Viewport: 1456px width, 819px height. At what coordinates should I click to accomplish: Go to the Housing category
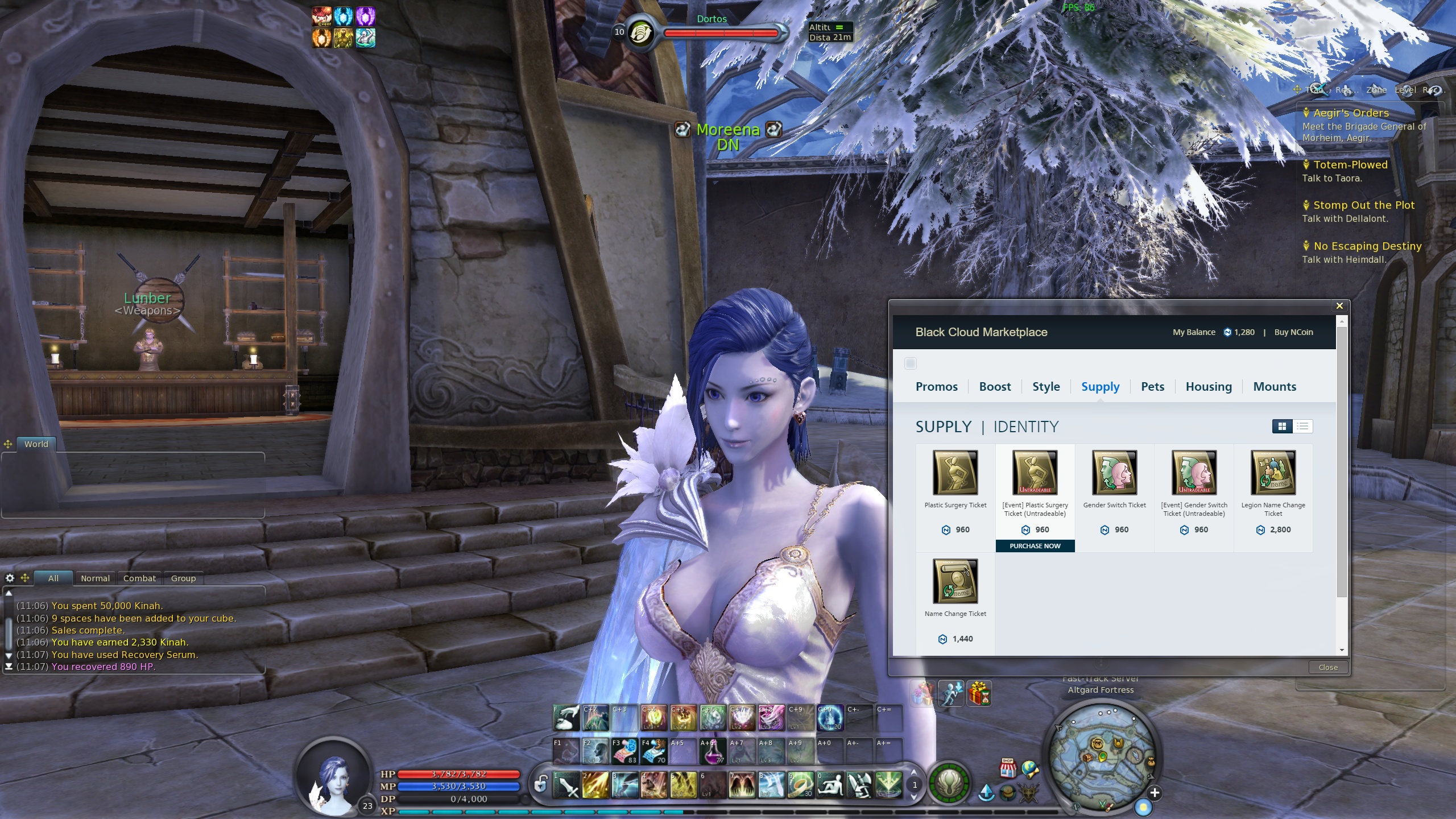(x=1209, y=387)
